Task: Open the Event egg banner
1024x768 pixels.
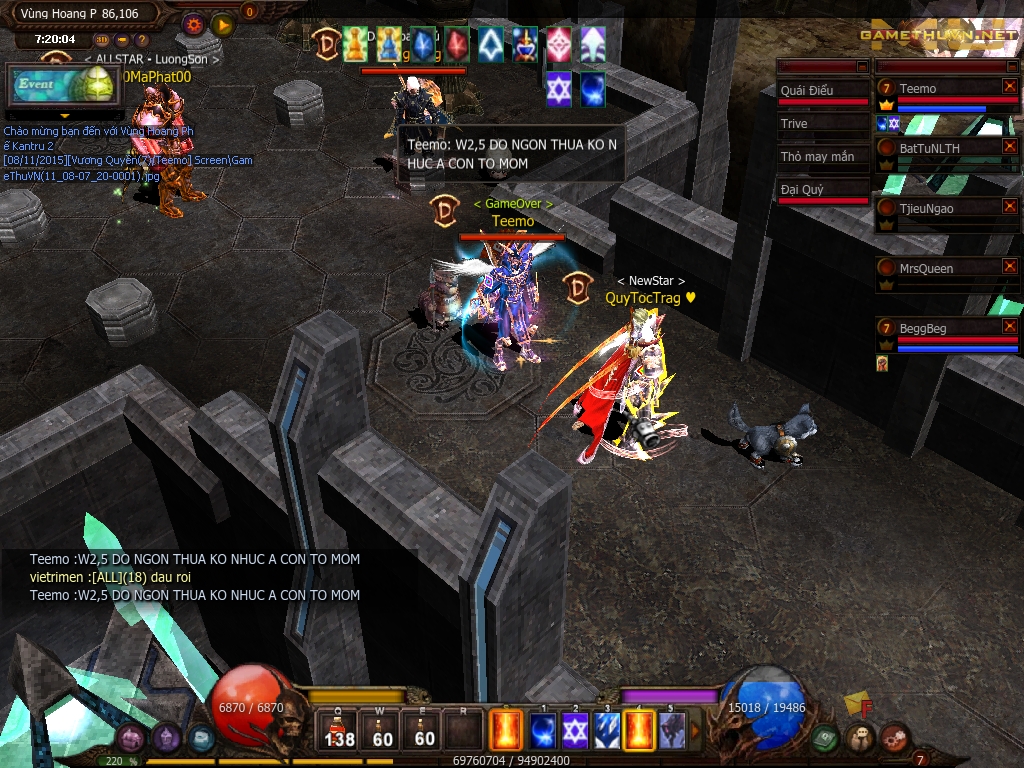Action: pos(61,86)
